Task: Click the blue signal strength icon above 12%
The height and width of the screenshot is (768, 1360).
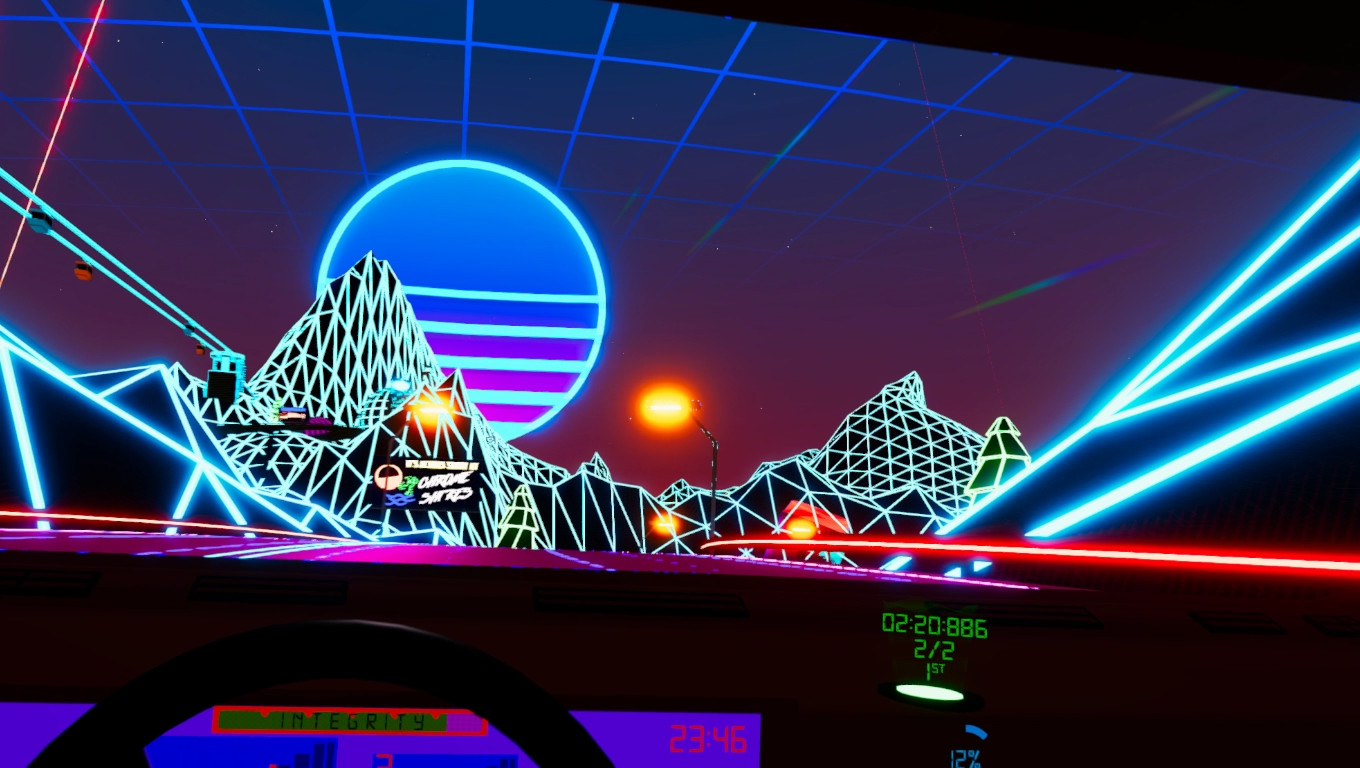Action: (x=975, y=731)
